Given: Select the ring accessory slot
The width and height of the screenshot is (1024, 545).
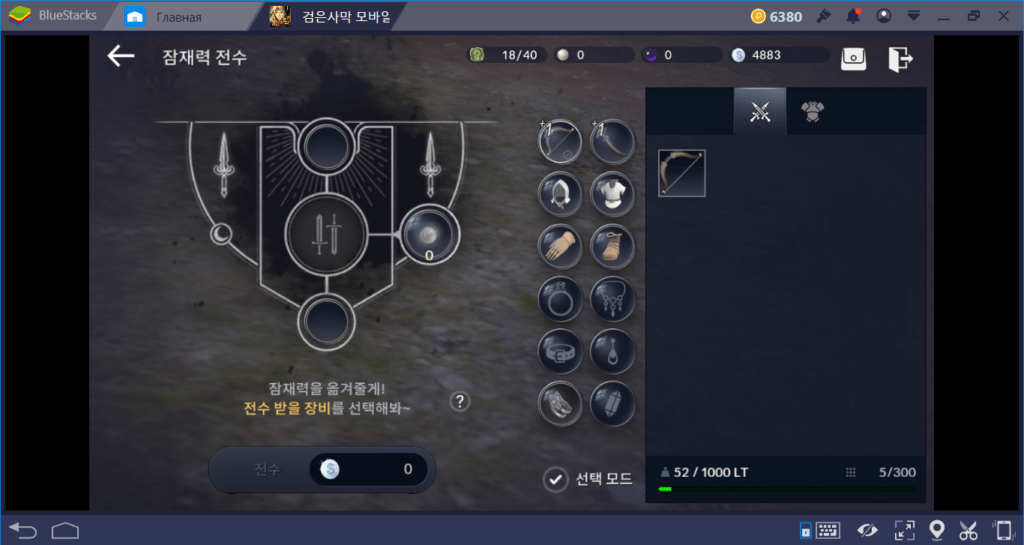Looking at the screenshot, I should 560,298.
